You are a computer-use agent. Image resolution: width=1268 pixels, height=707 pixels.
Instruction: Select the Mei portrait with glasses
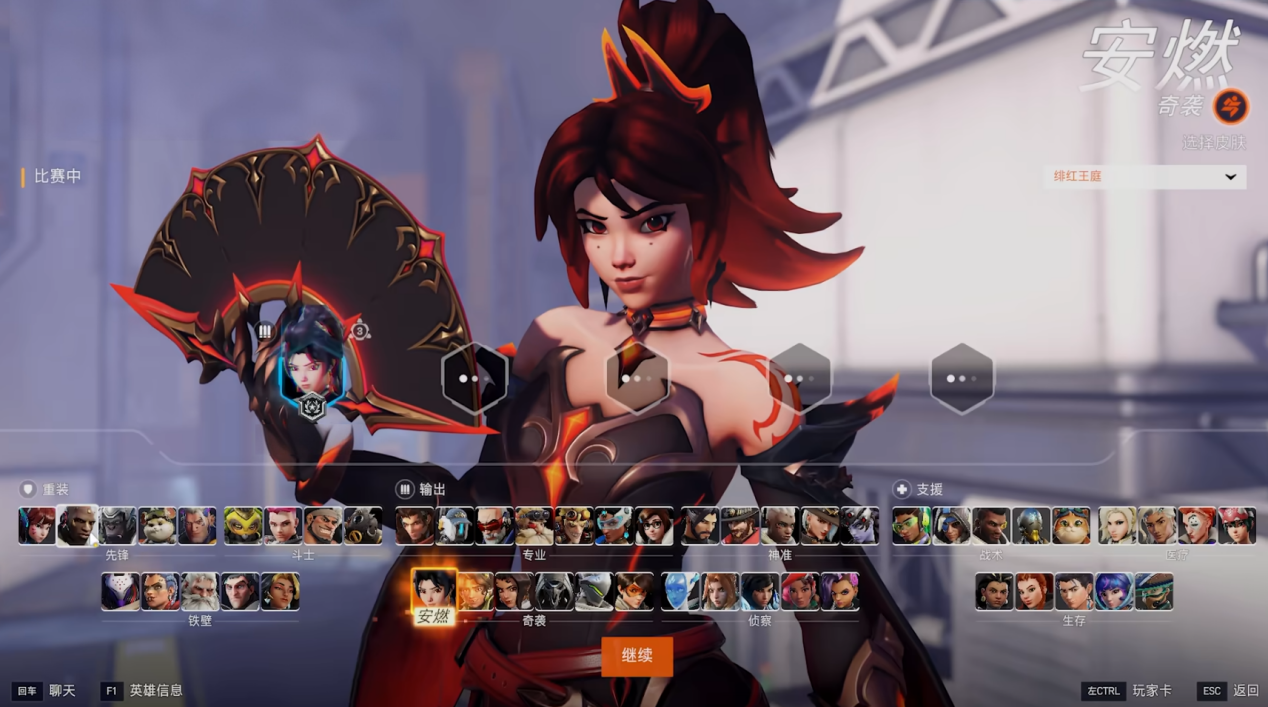(x=654, y=526)
